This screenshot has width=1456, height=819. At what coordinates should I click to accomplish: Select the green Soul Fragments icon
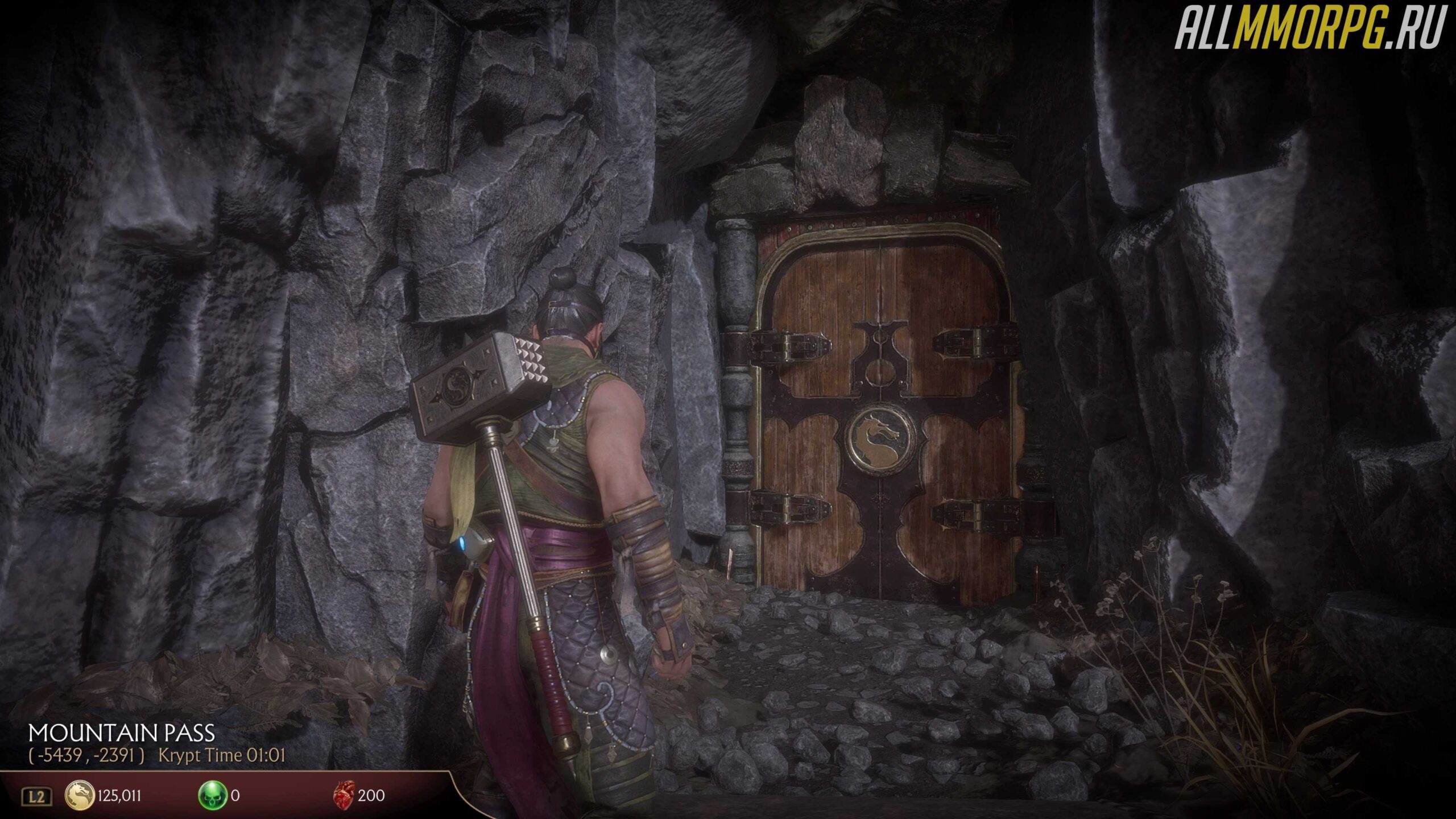click(212, 795)
